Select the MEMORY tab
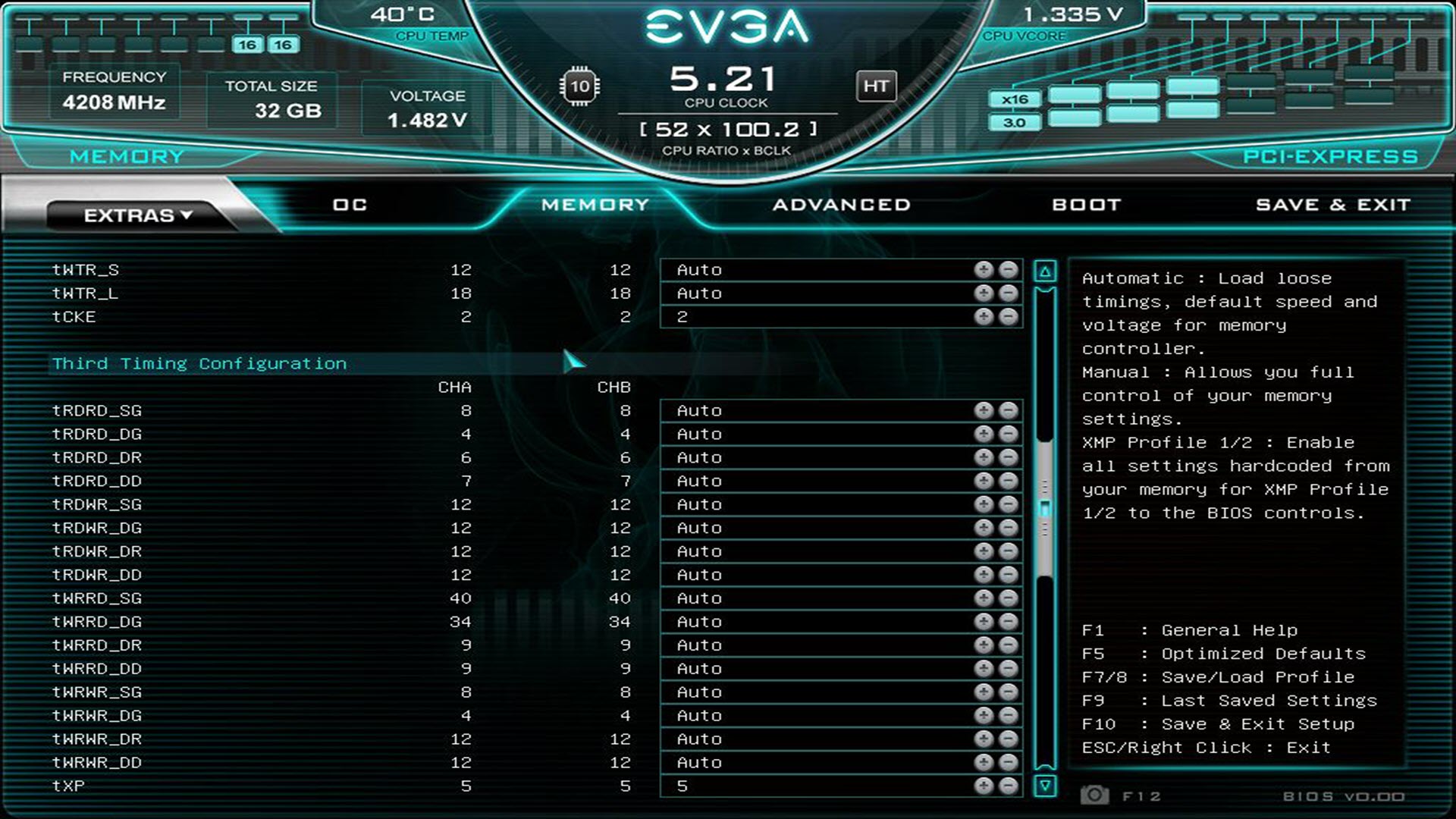Screen dimensions: 1456x819 coord(595,205)
